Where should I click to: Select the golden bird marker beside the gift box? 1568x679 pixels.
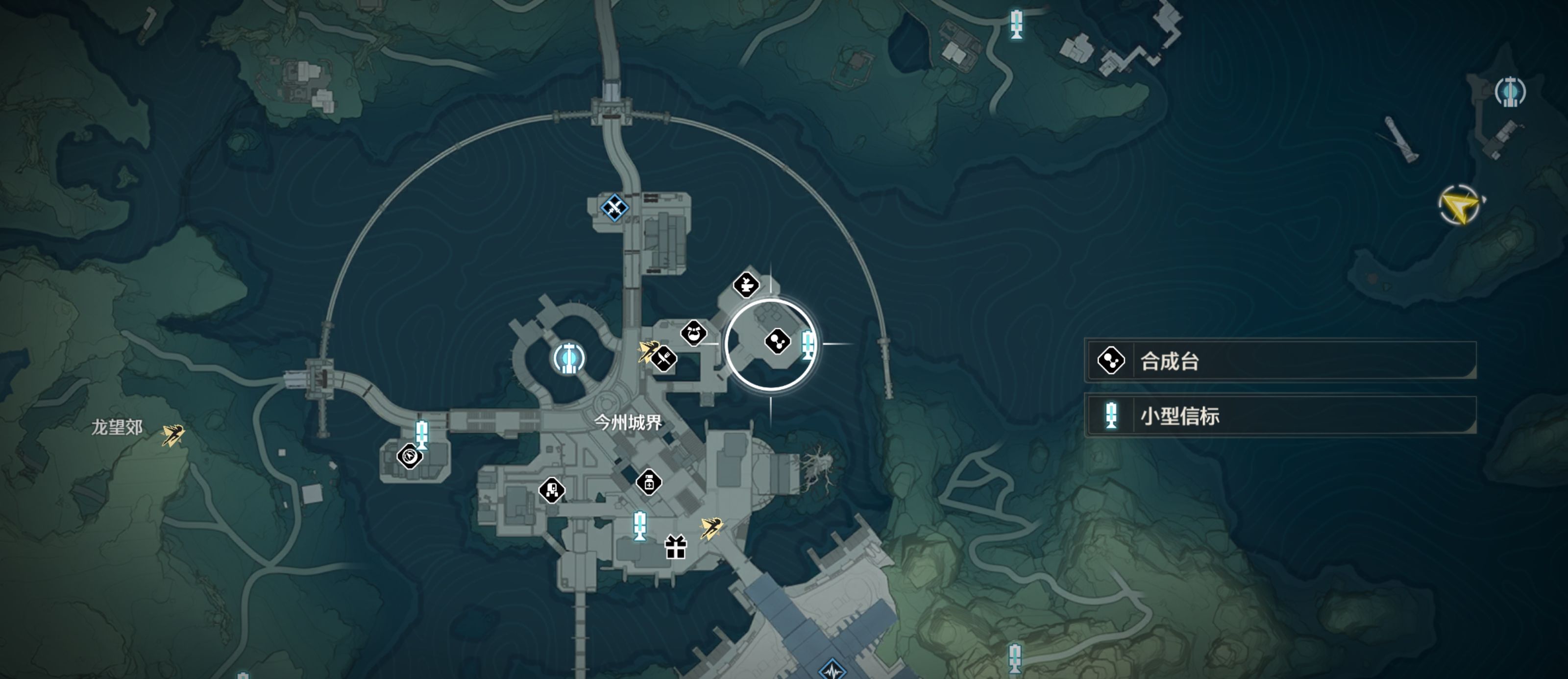pos(710,527)
